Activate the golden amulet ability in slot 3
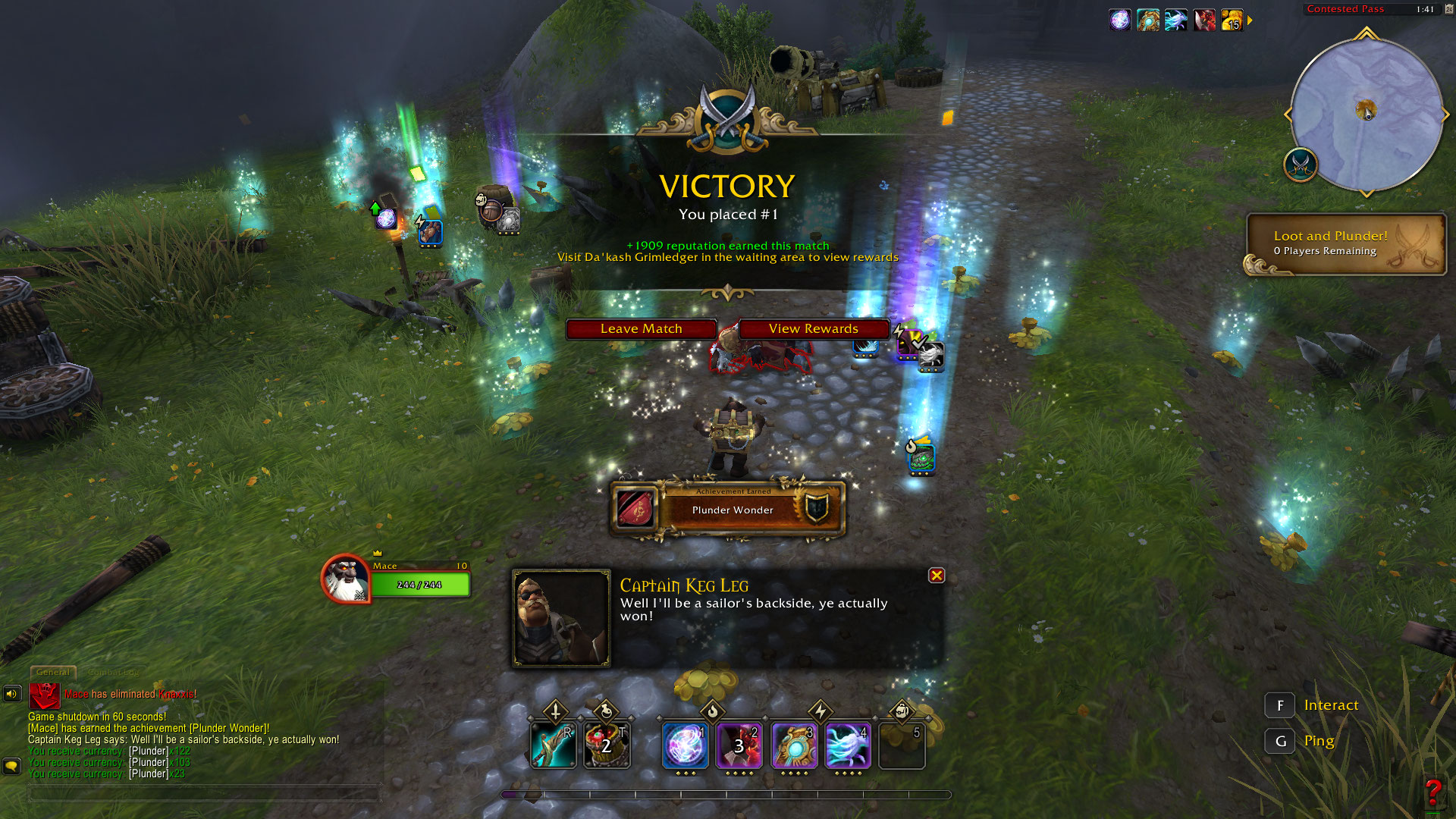 coord(794,746)
